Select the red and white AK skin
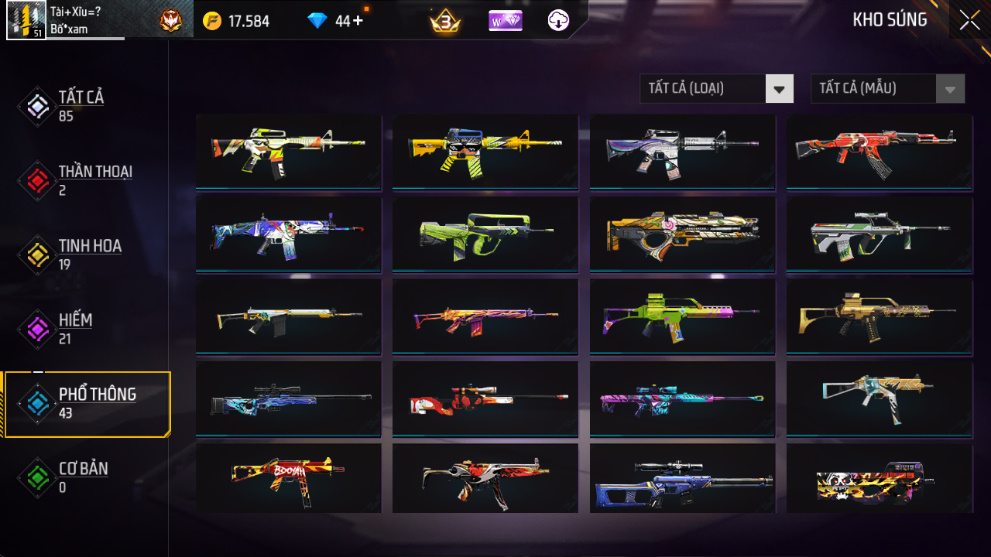This screenshot has height=557, width=991. pos(879,151)
